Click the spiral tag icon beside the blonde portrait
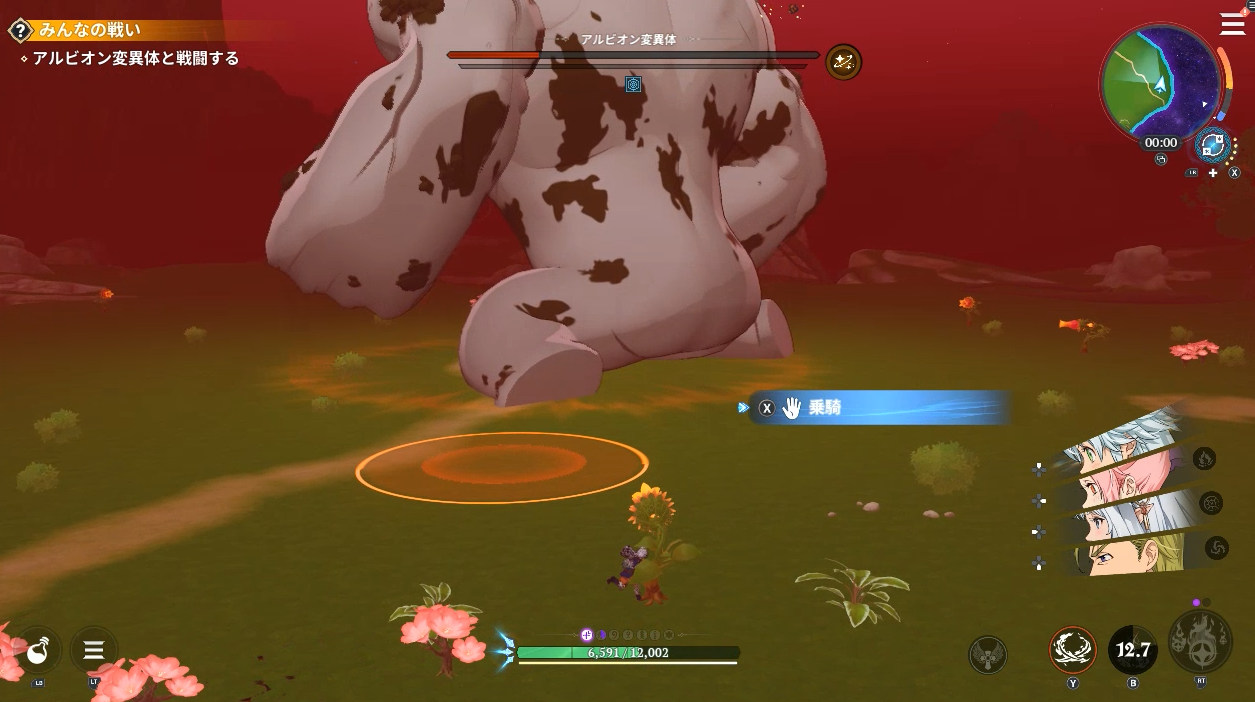The width and height of the screenshot is (1255, 702). [1217, 547]
